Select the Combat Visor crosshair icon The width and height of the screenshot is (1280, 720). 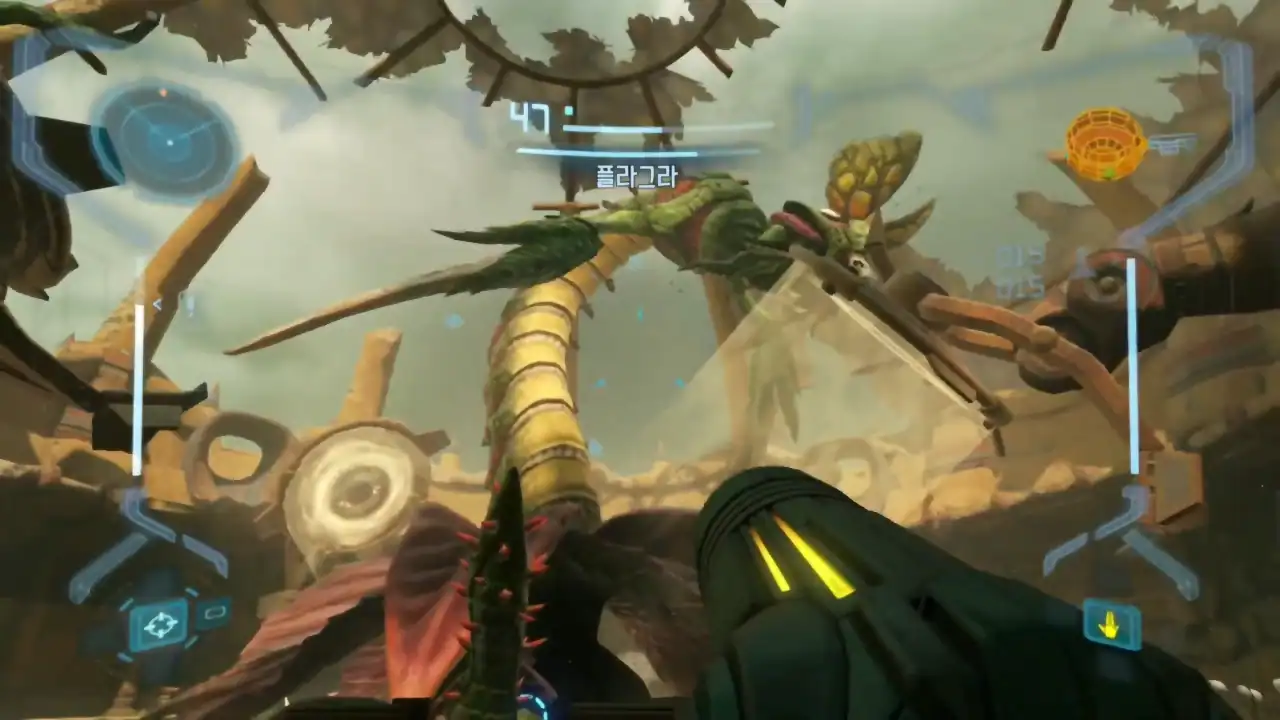(x=158, y=626)
